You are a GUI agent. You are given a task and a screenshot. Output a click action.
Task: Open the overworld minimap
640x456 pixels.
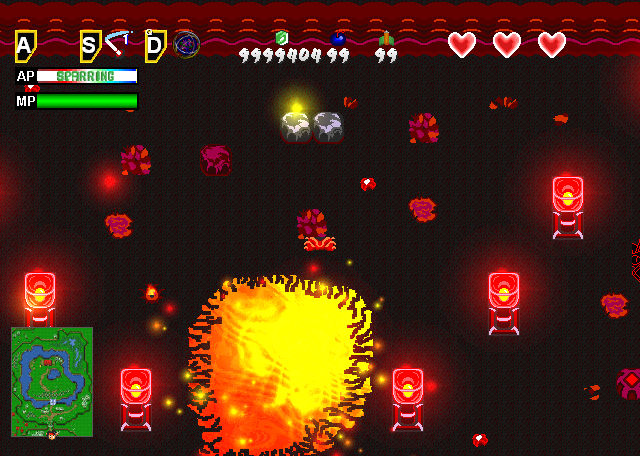point(52,382)
